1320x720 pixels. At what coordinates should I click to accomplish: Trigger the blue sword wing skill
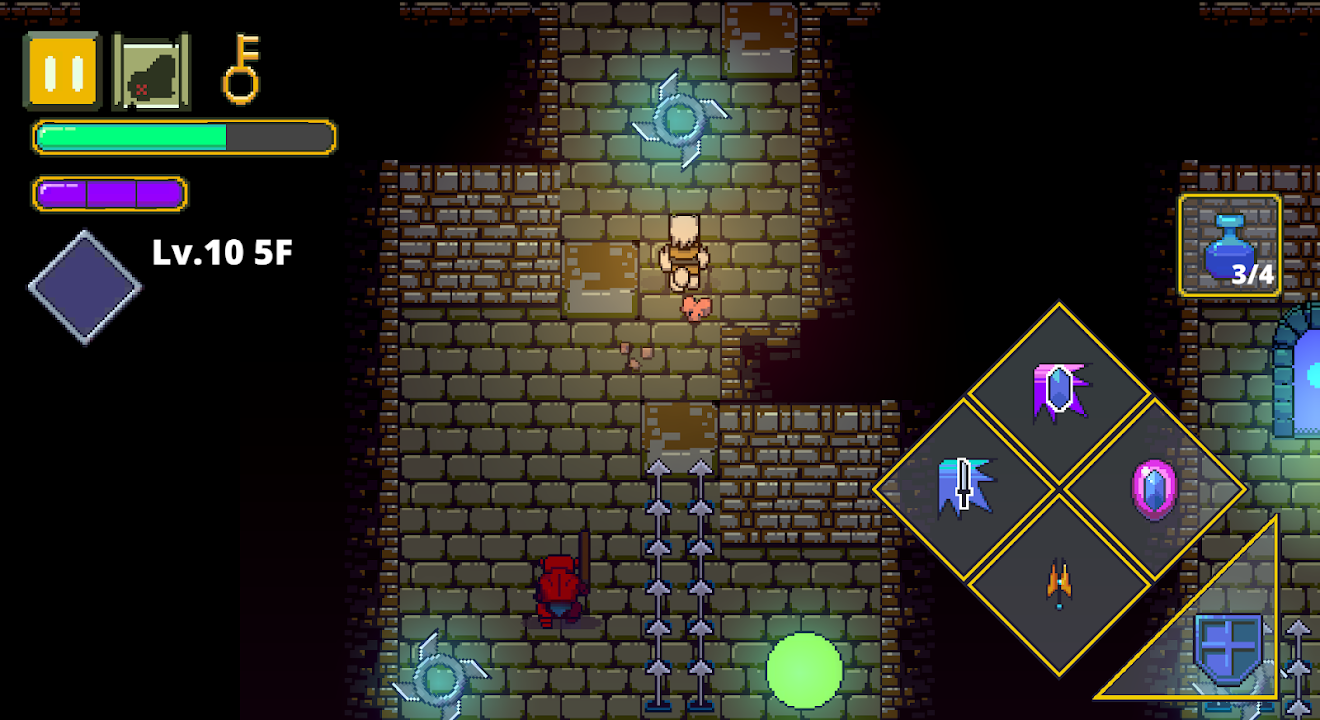click(x=964, y=488)
